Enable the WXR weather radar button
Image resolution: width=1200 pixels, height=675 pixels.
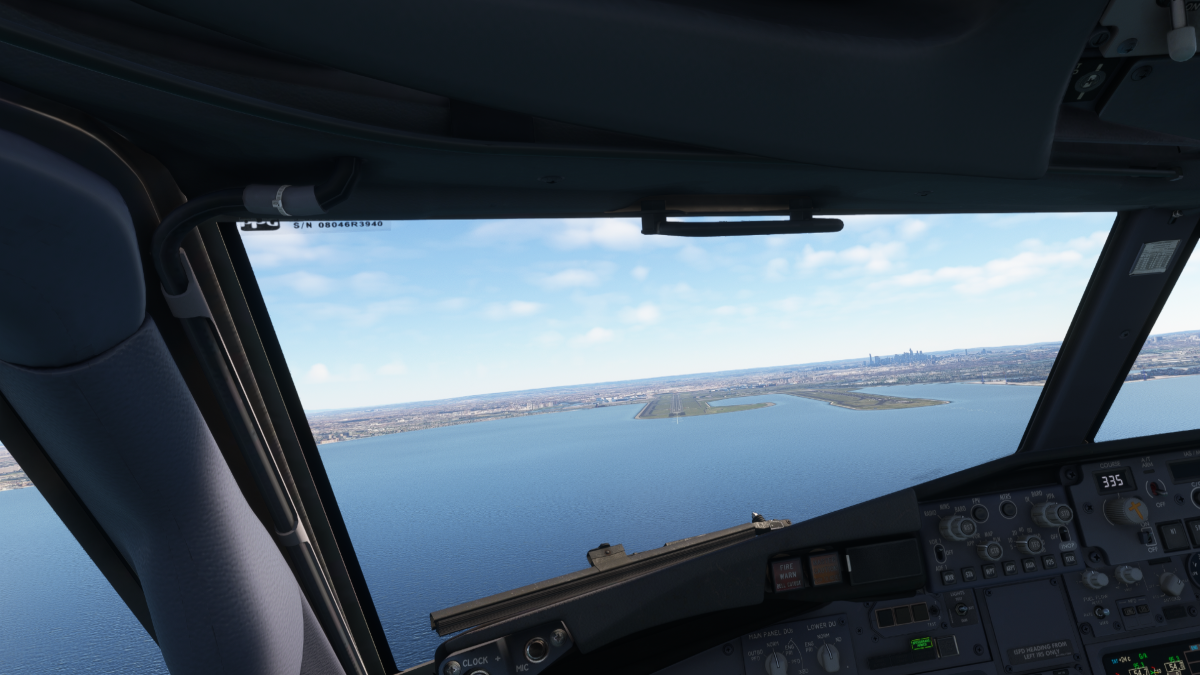[x=948, y=577]
